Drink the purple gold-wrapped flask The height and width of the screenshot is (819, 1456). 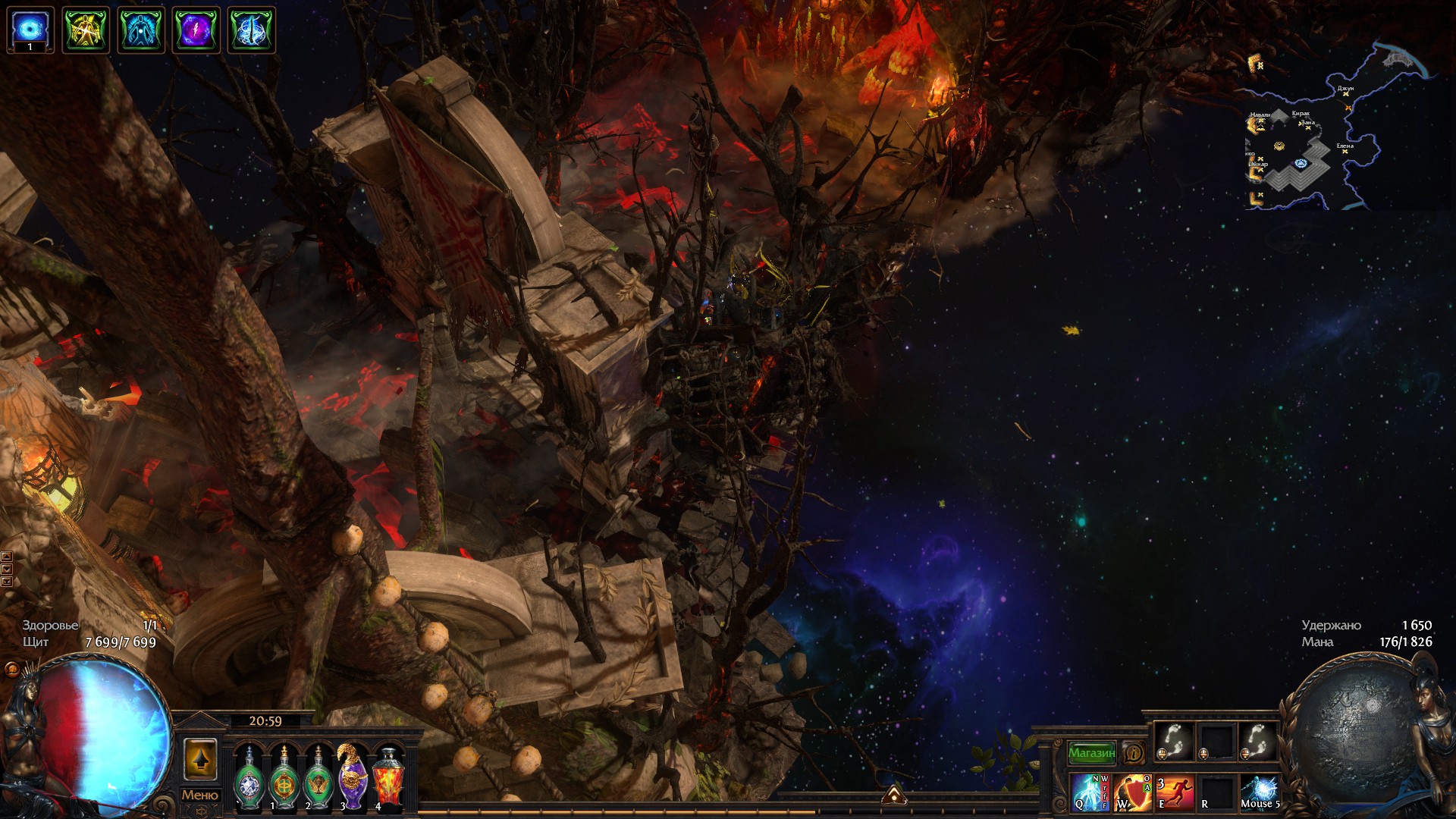point(353,779)
